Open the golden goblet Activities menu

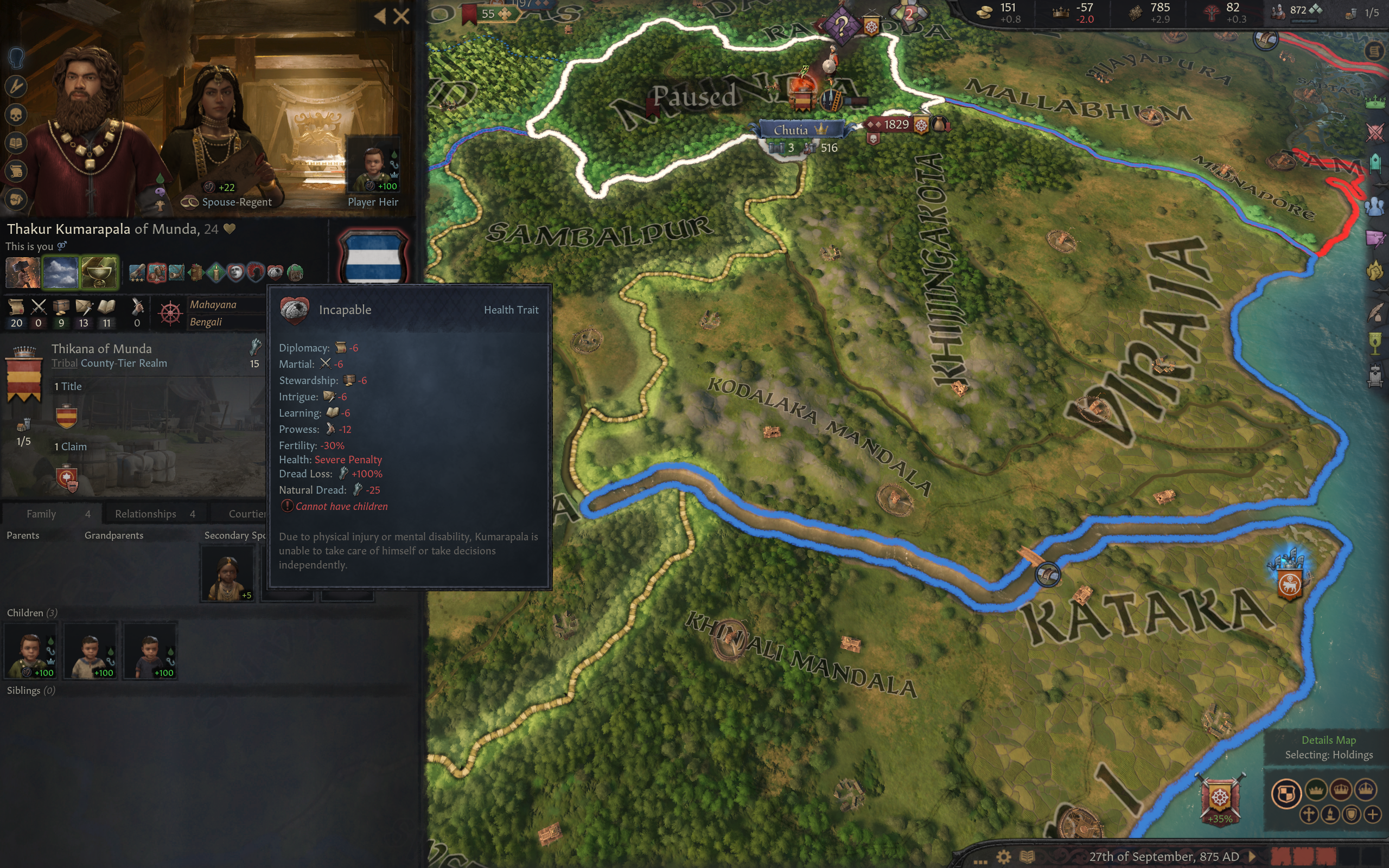(1375, 343)
